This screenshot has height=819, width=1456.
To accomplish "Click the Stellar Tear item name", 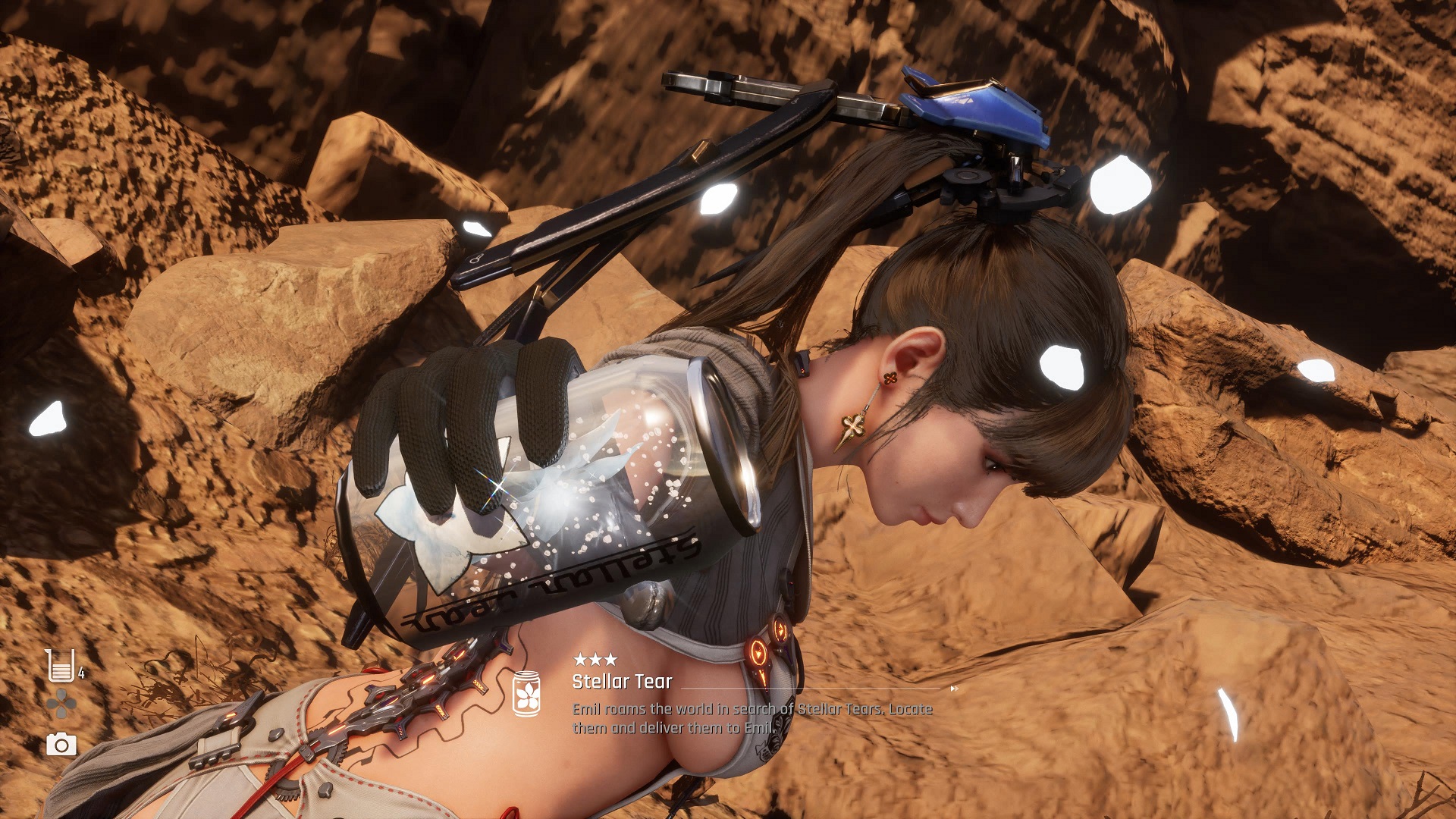I will click(x=622, y=682).
